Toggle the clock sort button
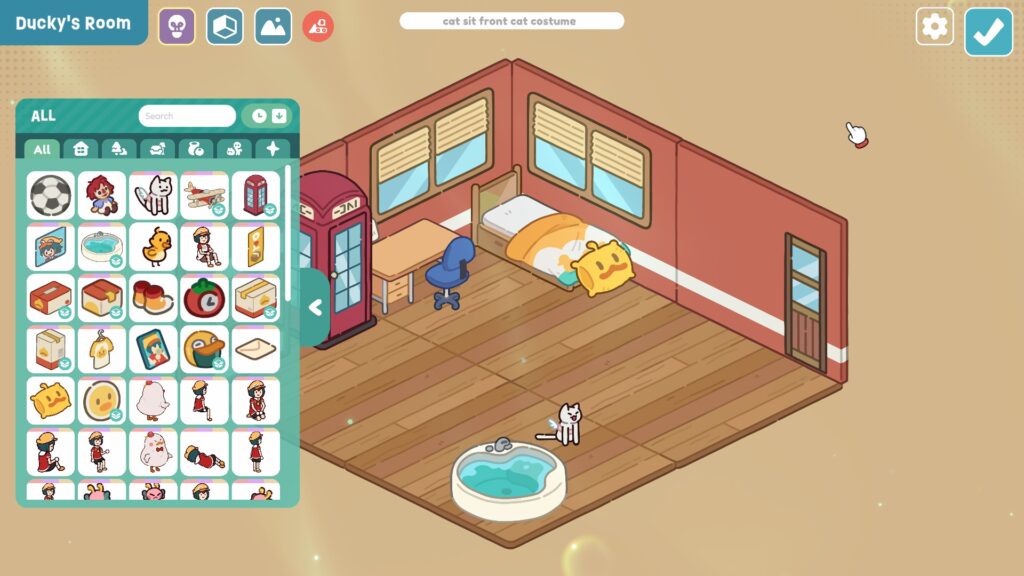The width and height of the screenshot is (1024, 576). [x=259, y=116]
